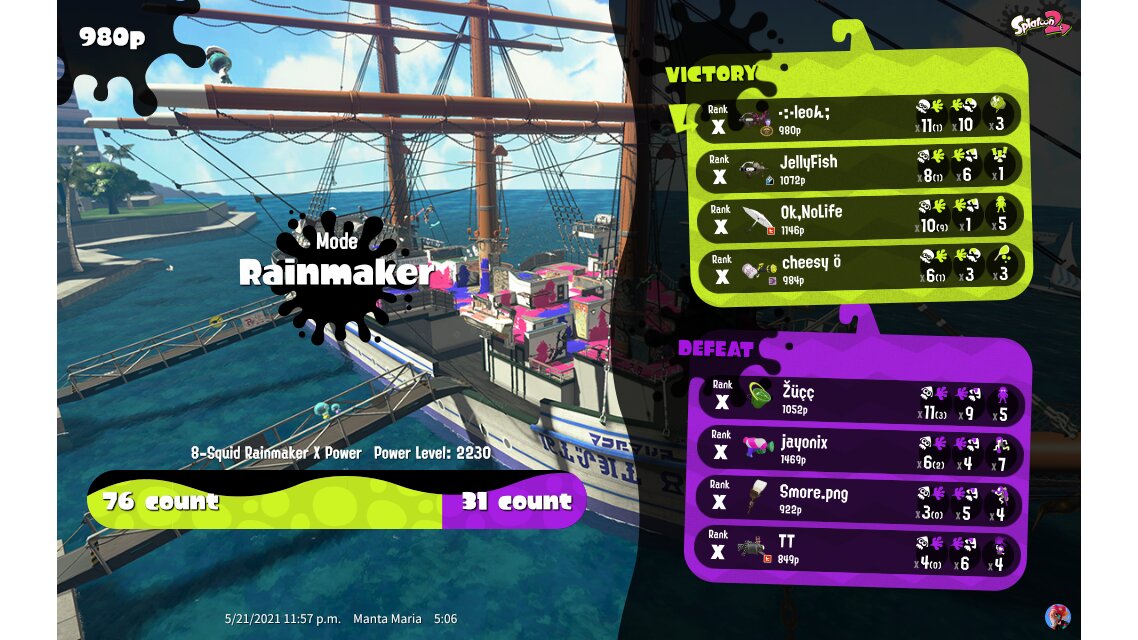The image size is (1138, 640).
Task: Select JellyFish's result row
Action: (858, 169)
